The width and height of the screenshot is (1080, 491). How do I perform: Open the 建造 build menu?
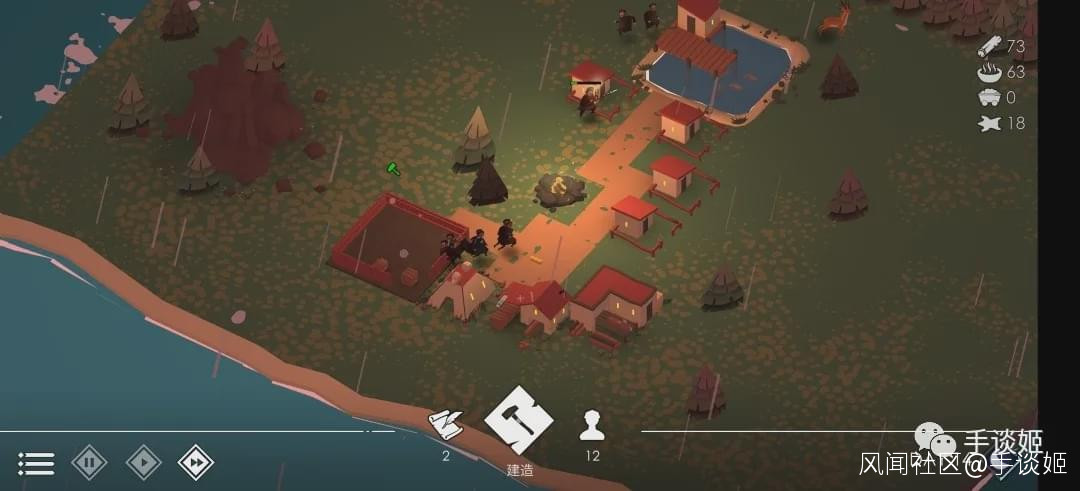[x=518, y=420]
